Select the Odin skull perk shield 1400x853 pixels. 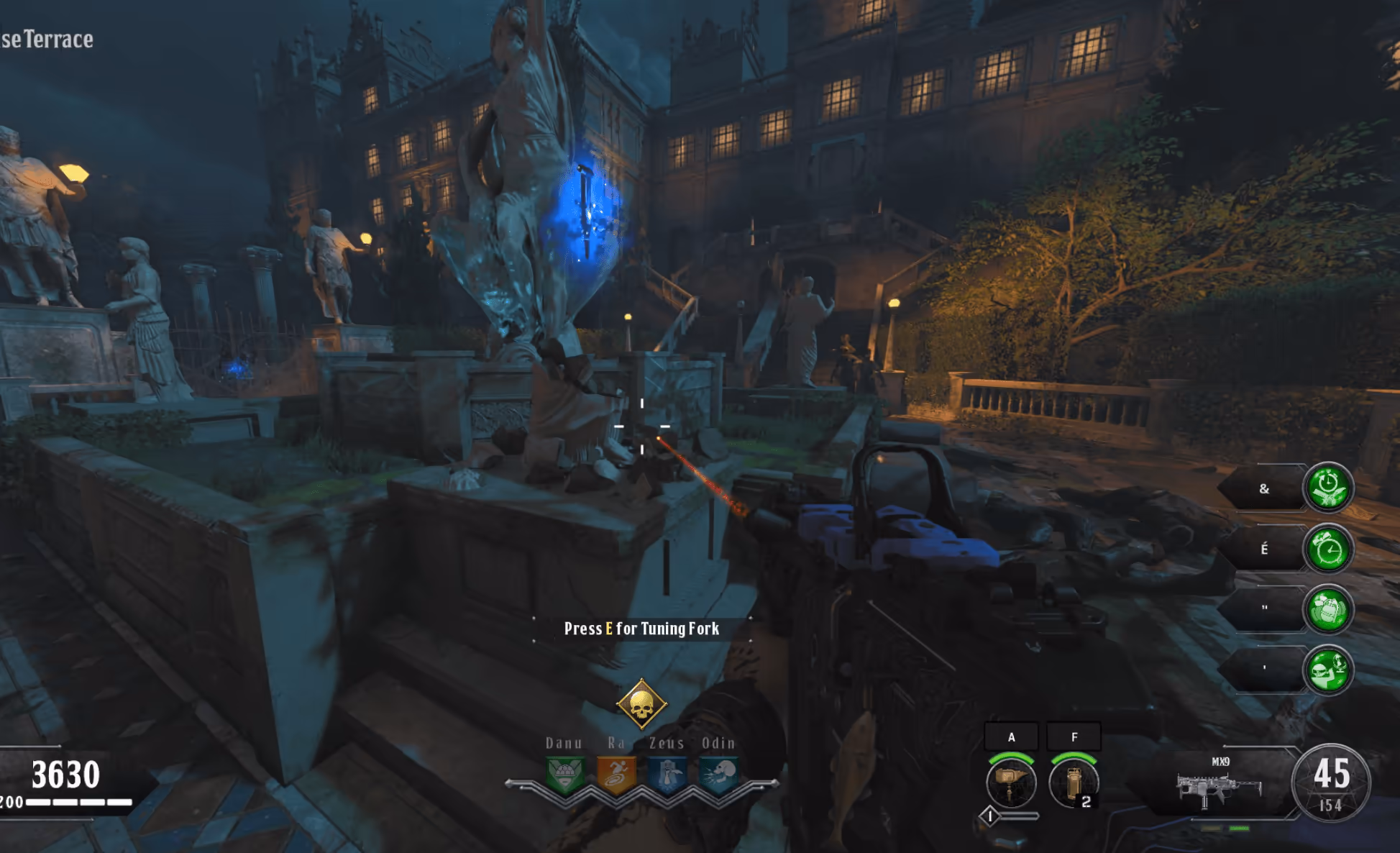pos(718,775)
